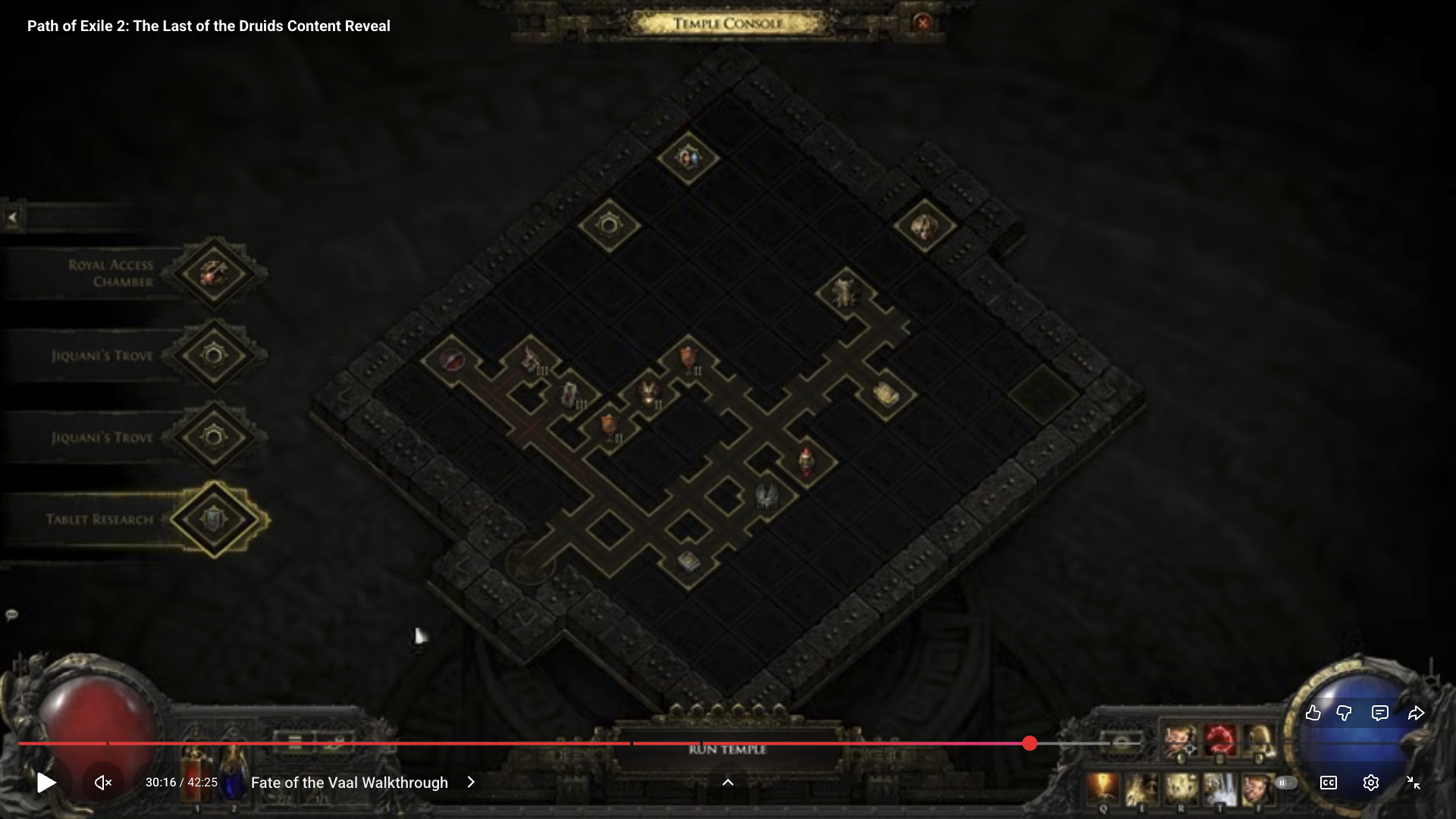Share the video
Image resolution: width=1456 pixels, height=819 pixels.
click(x=1416, y=713)
